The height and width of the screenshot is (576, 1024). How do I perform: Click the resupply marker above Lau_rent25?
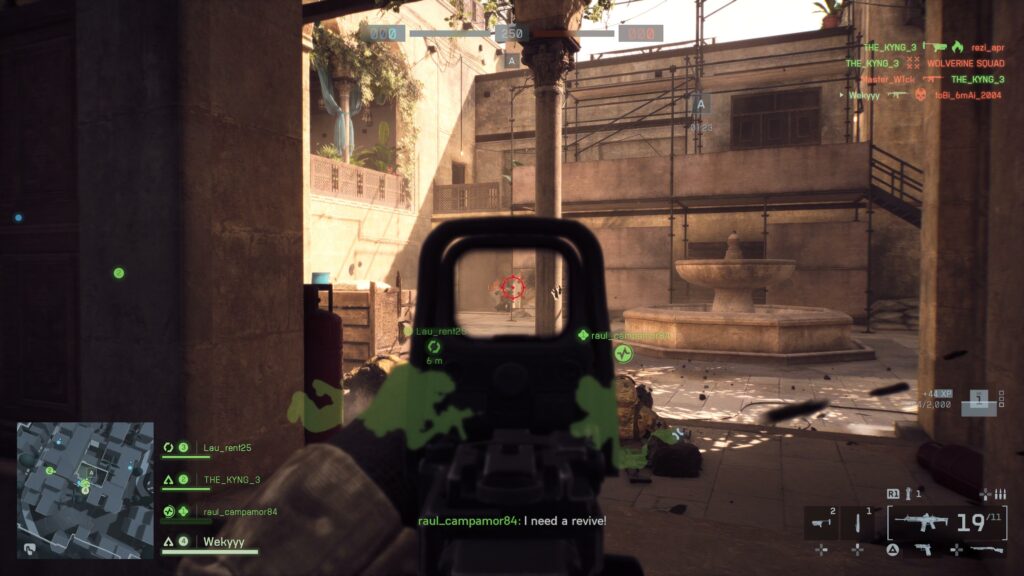coord(434,346)
